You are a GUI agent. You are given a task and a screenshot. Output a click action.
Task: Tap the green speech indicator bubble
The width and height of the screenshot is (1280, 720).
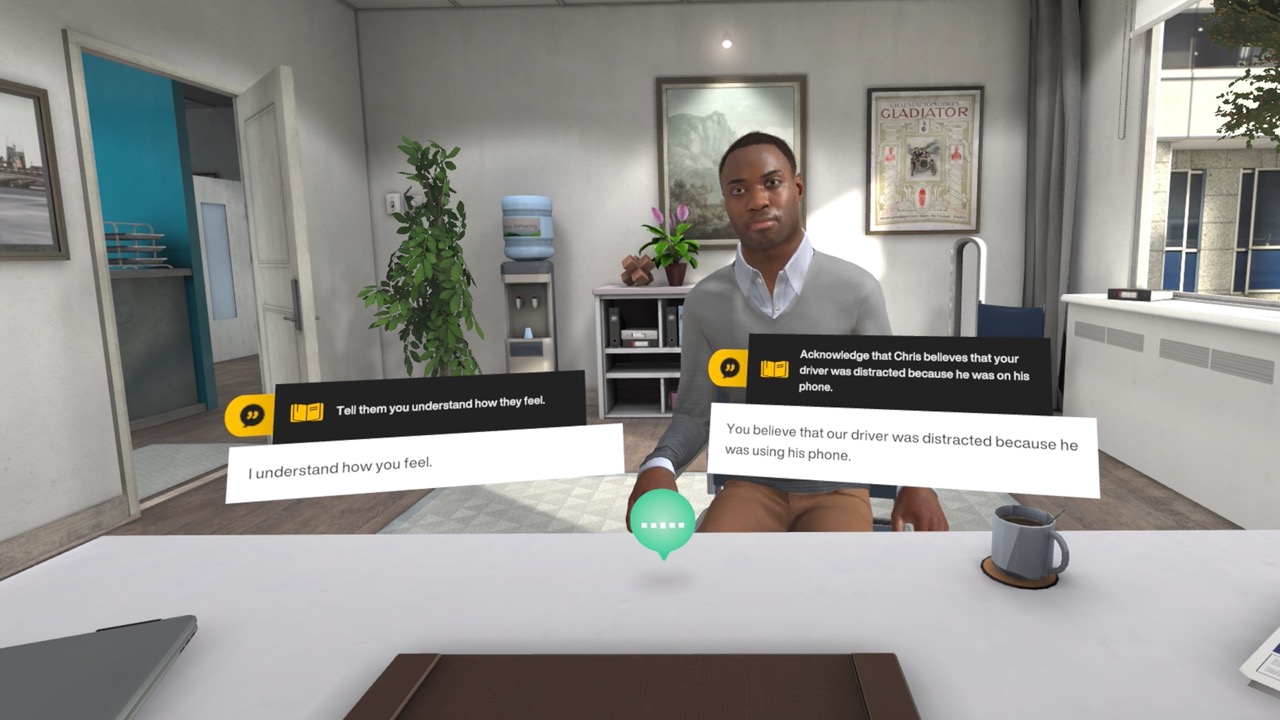pos(661,520)
